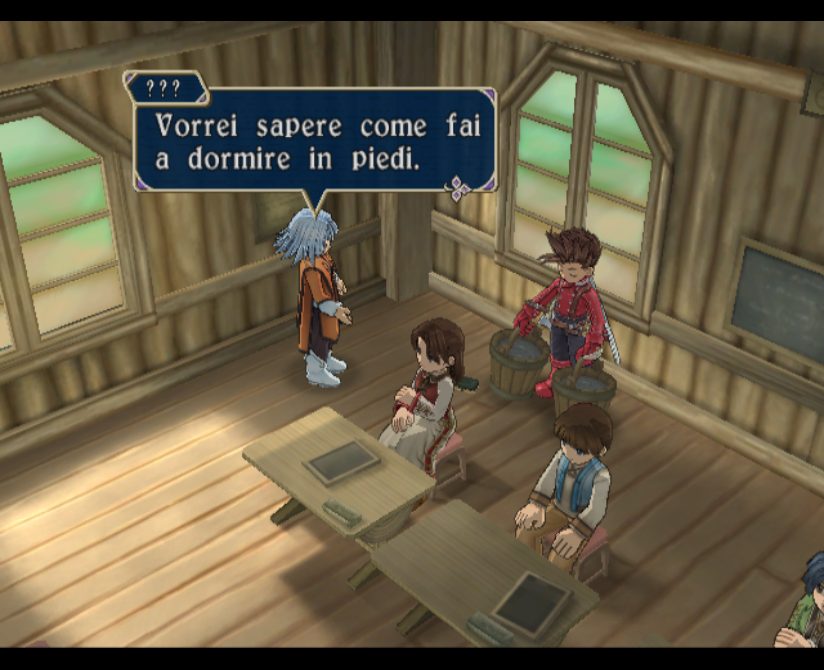This screenshot has height=670, width=824.
Task: Click the dialogue continue diamond indicator
Action: click(x=460, y=188)
